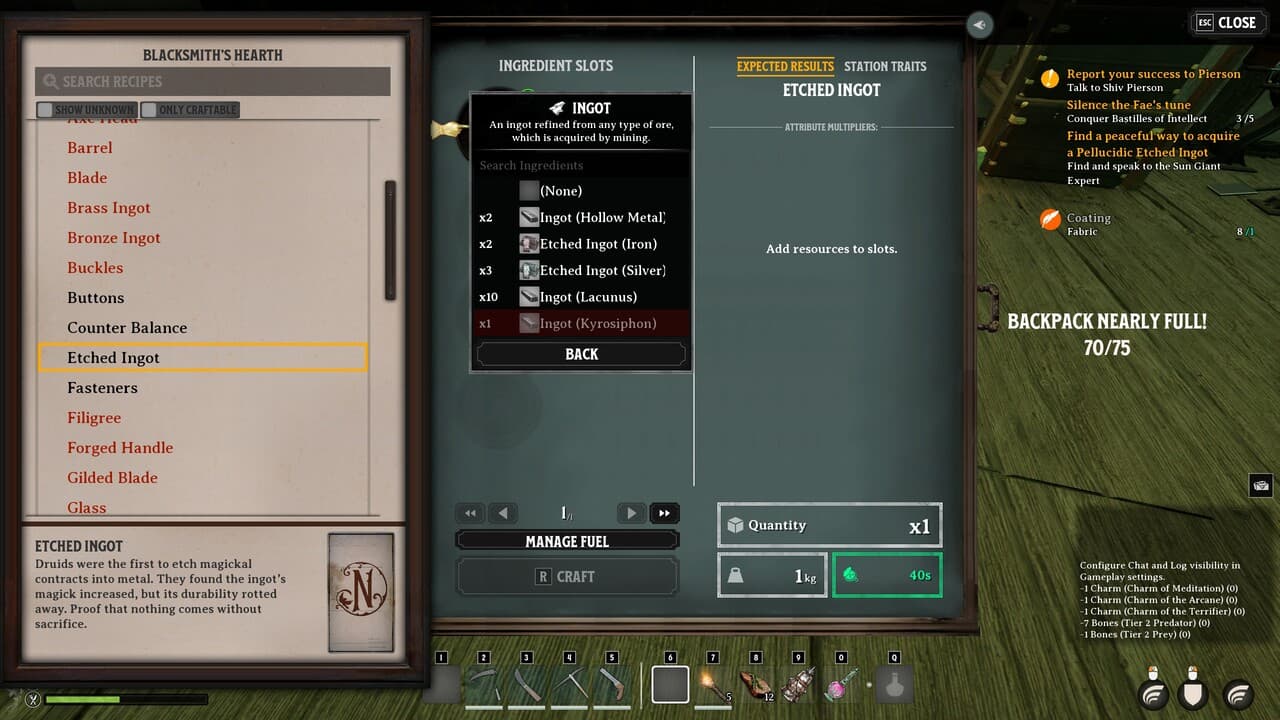Pick Ingot (Lacunus) from the ingredient options

pos(591,296)
